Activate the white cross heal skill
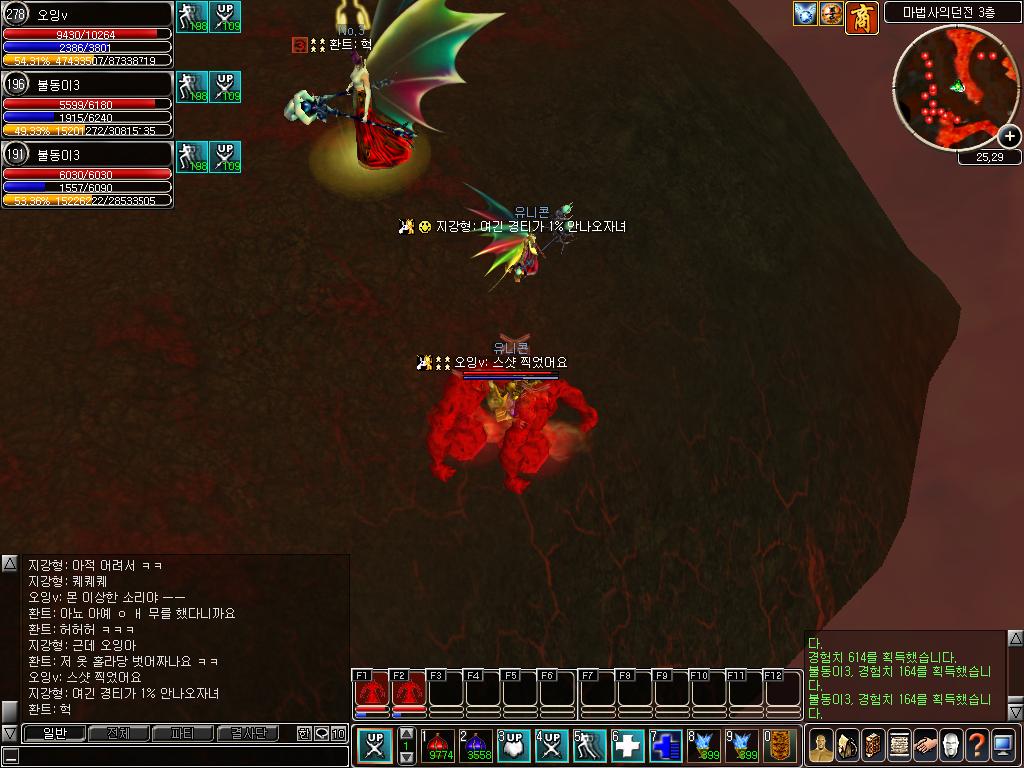The height and width of the screenshot is (768, 1024). (x=627, y=745)
